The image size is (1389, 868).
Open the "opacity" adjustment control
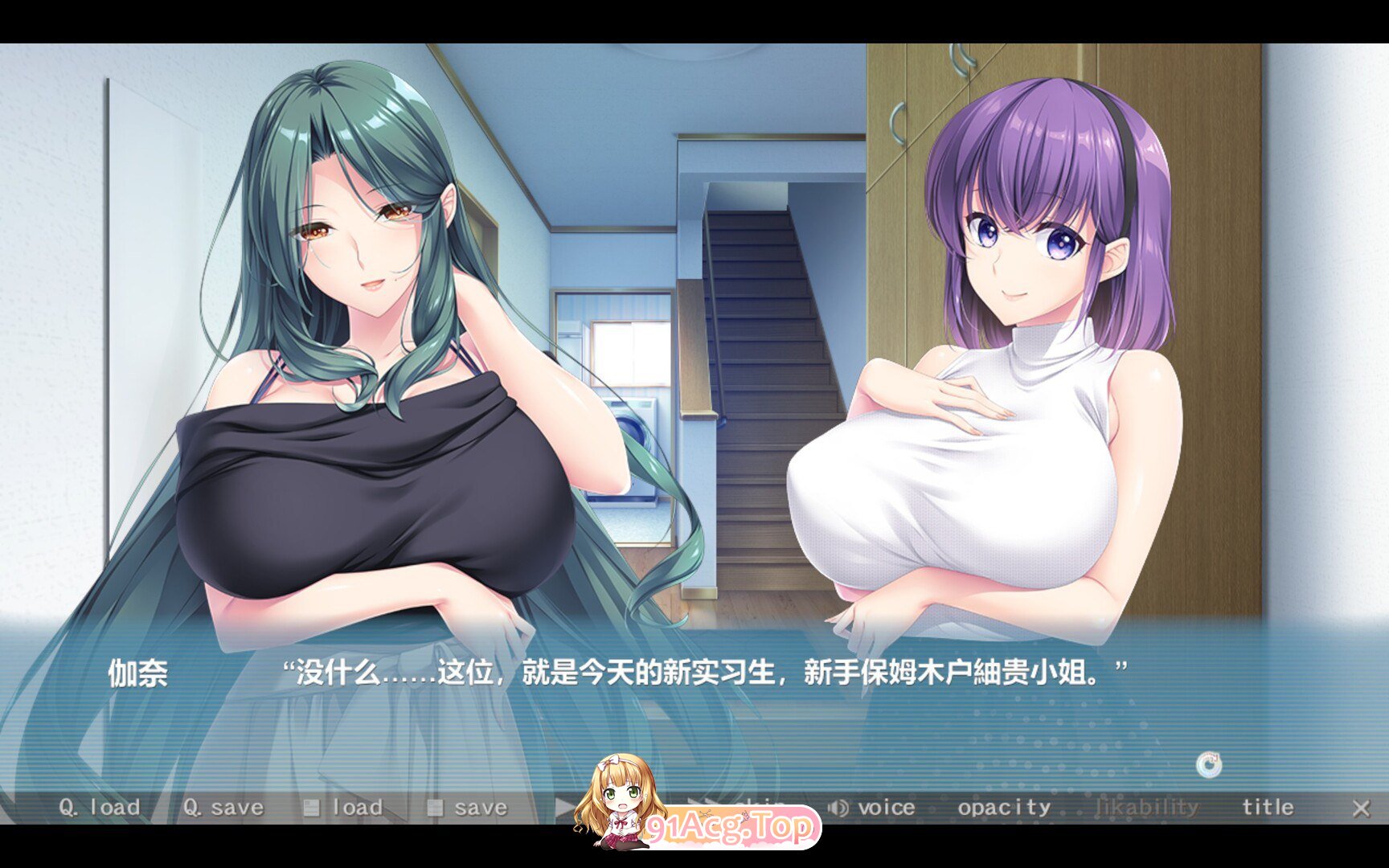(x=1005, y=807)
